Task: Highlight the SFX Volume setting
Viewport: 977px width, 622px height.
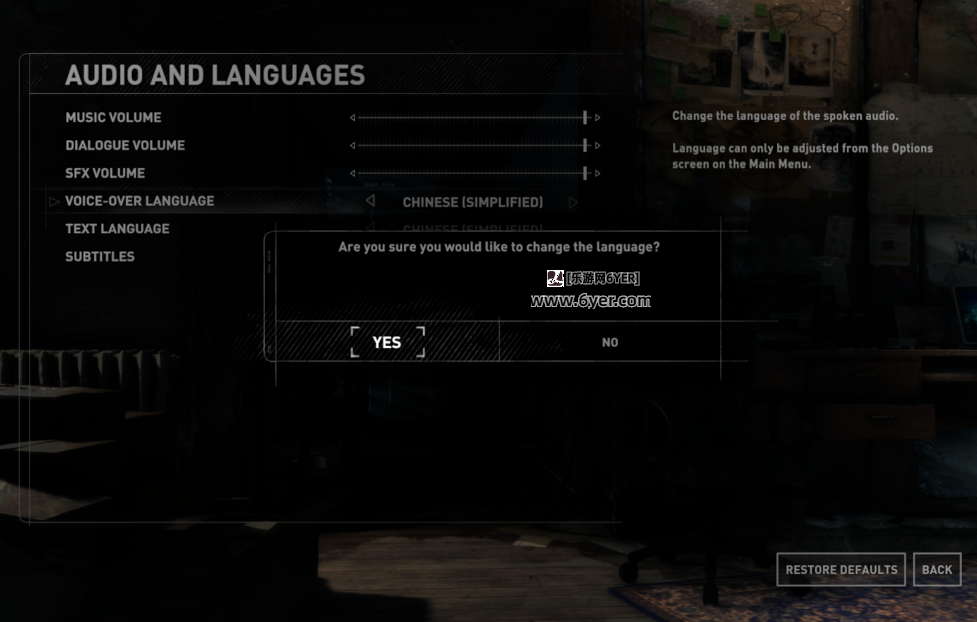Action: pyautogui.click(x=105, y=174)
